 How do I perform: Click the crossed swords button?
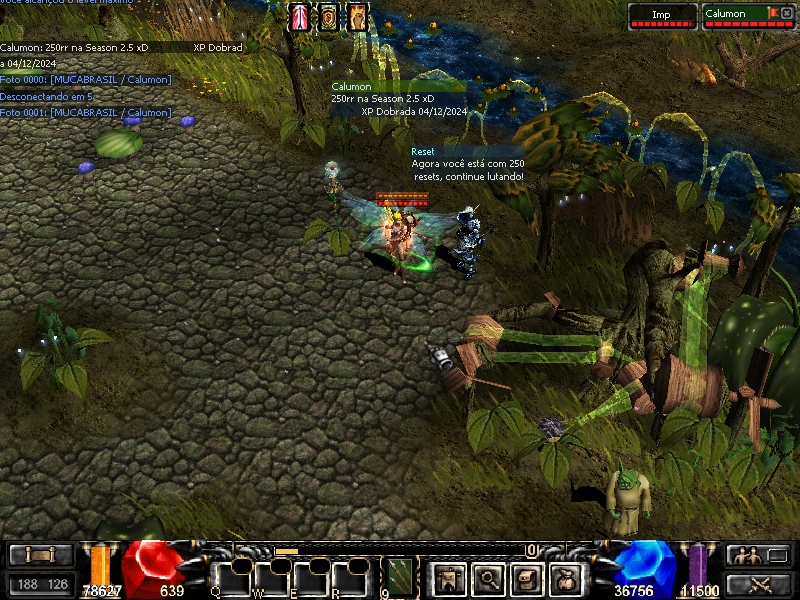coord(759,584)
